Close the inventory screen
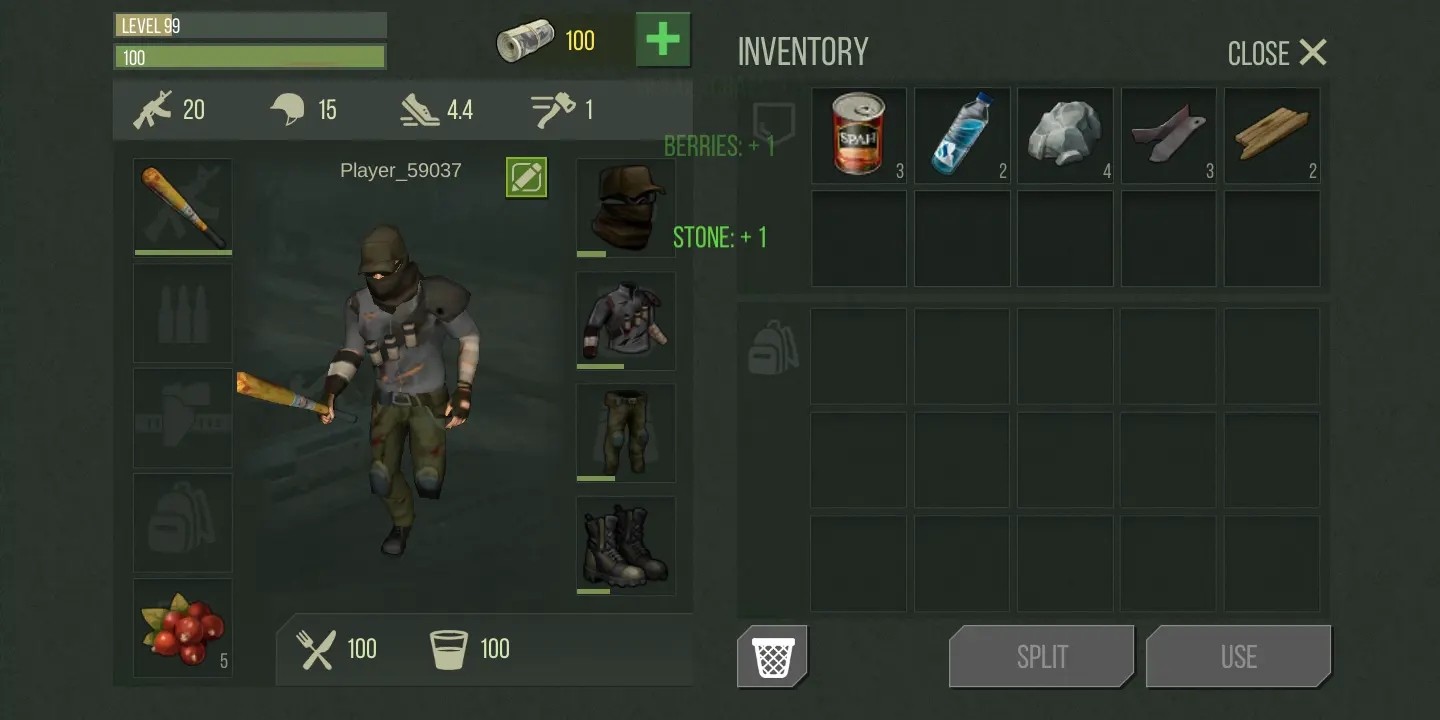 point(1277,53)
